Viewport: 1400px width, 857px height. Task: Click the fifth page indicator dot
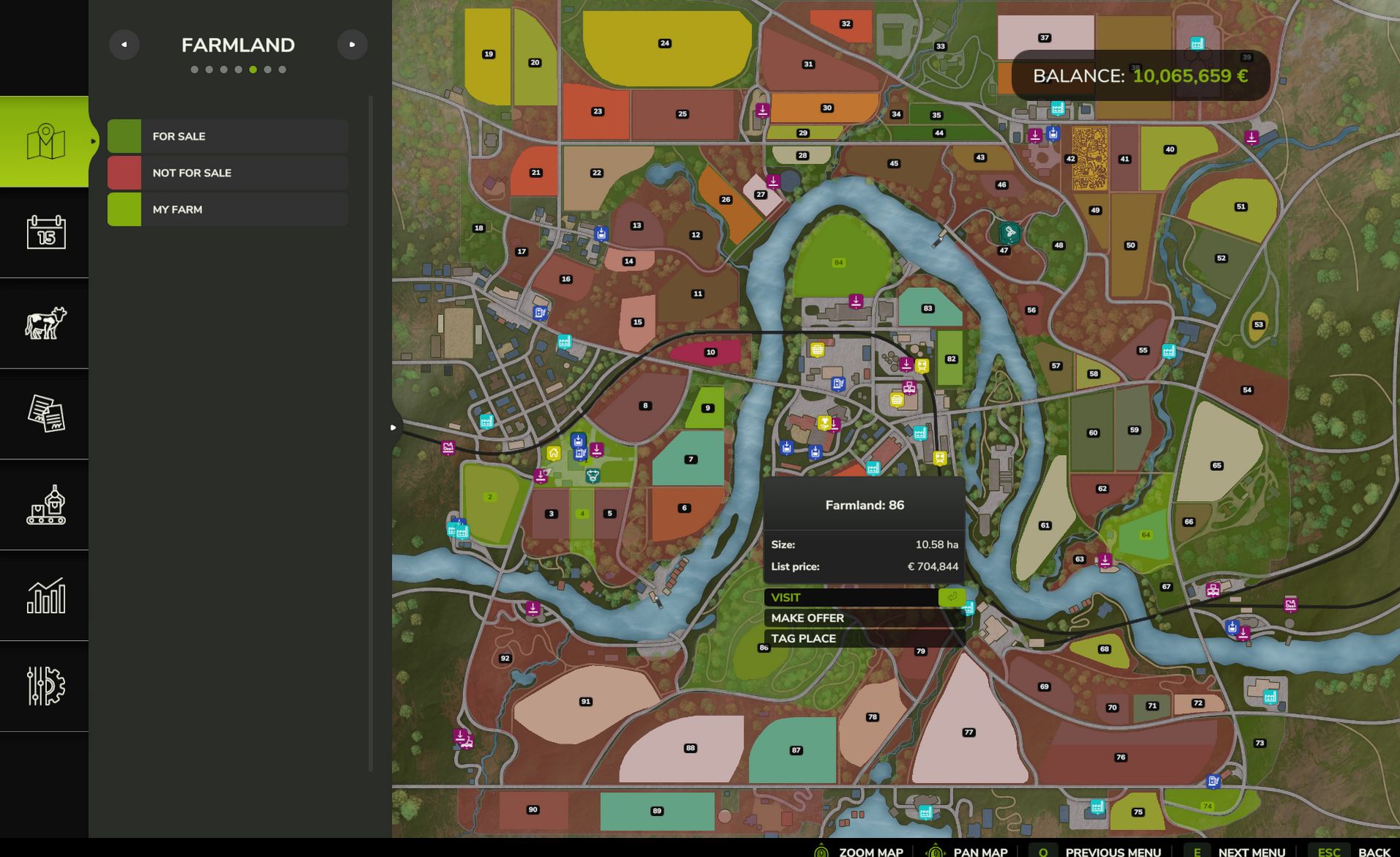point(252,68)
